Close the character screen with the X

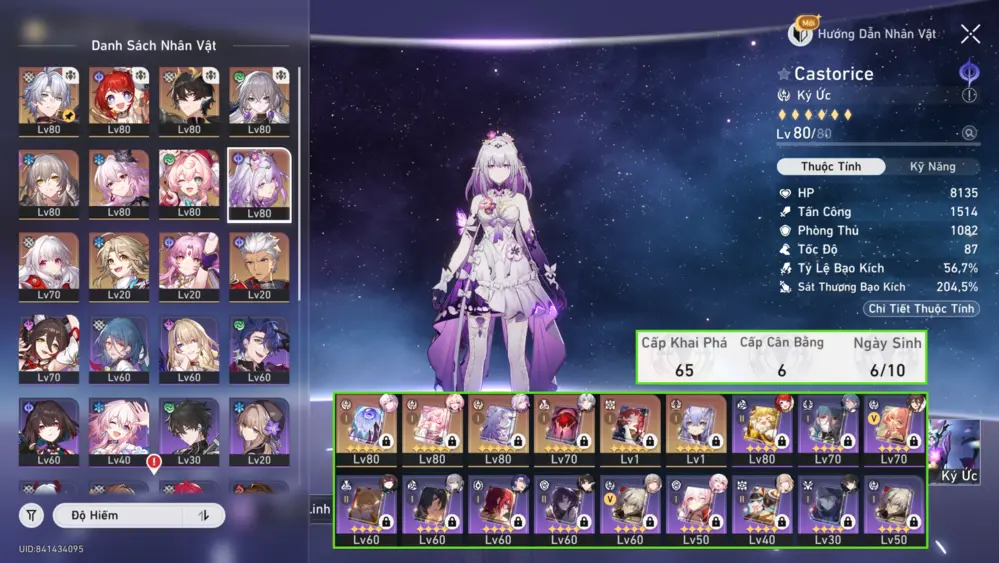(x=970, y=34)
